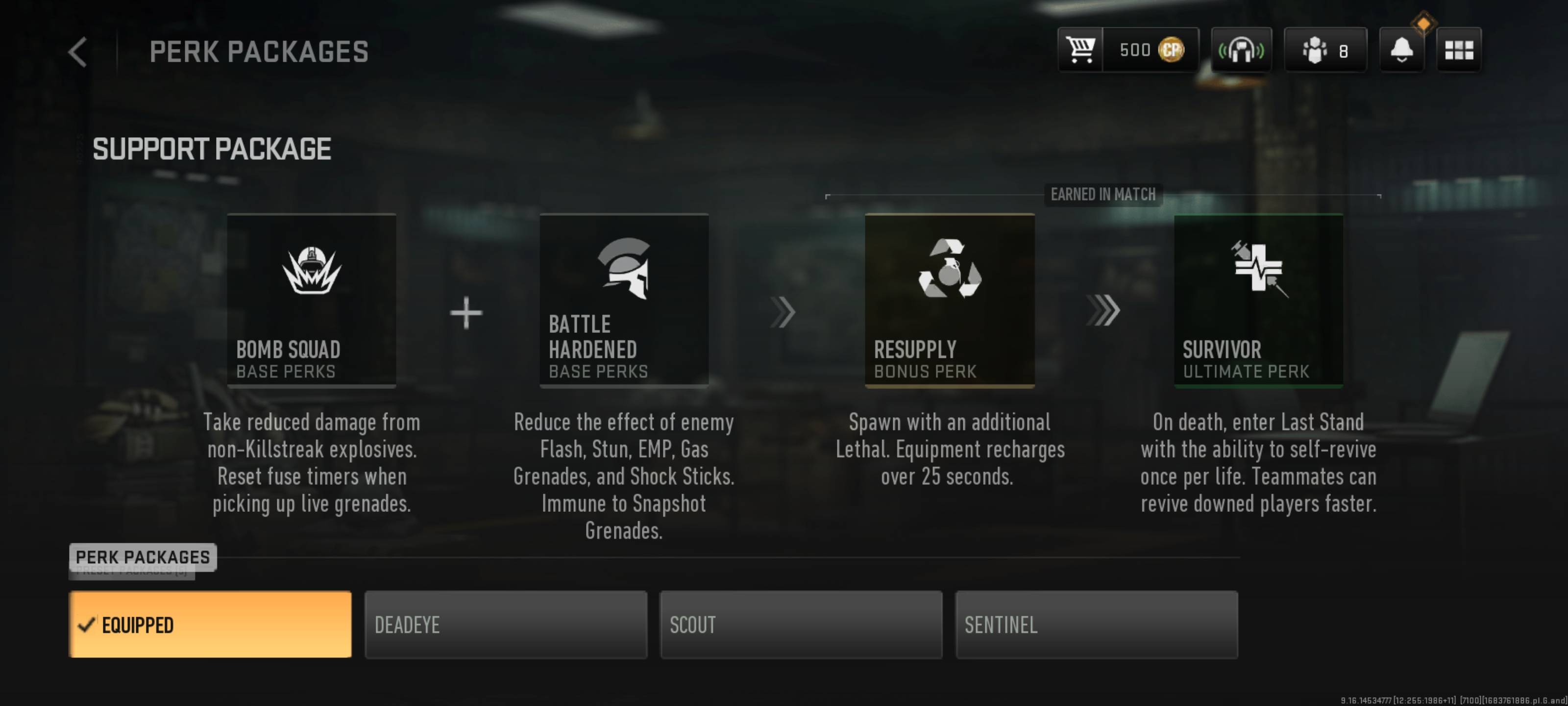Image resolution: width=1568 pixels, height=706 pixels.
Task: Open the store shopping cart
Action: 1080,50
